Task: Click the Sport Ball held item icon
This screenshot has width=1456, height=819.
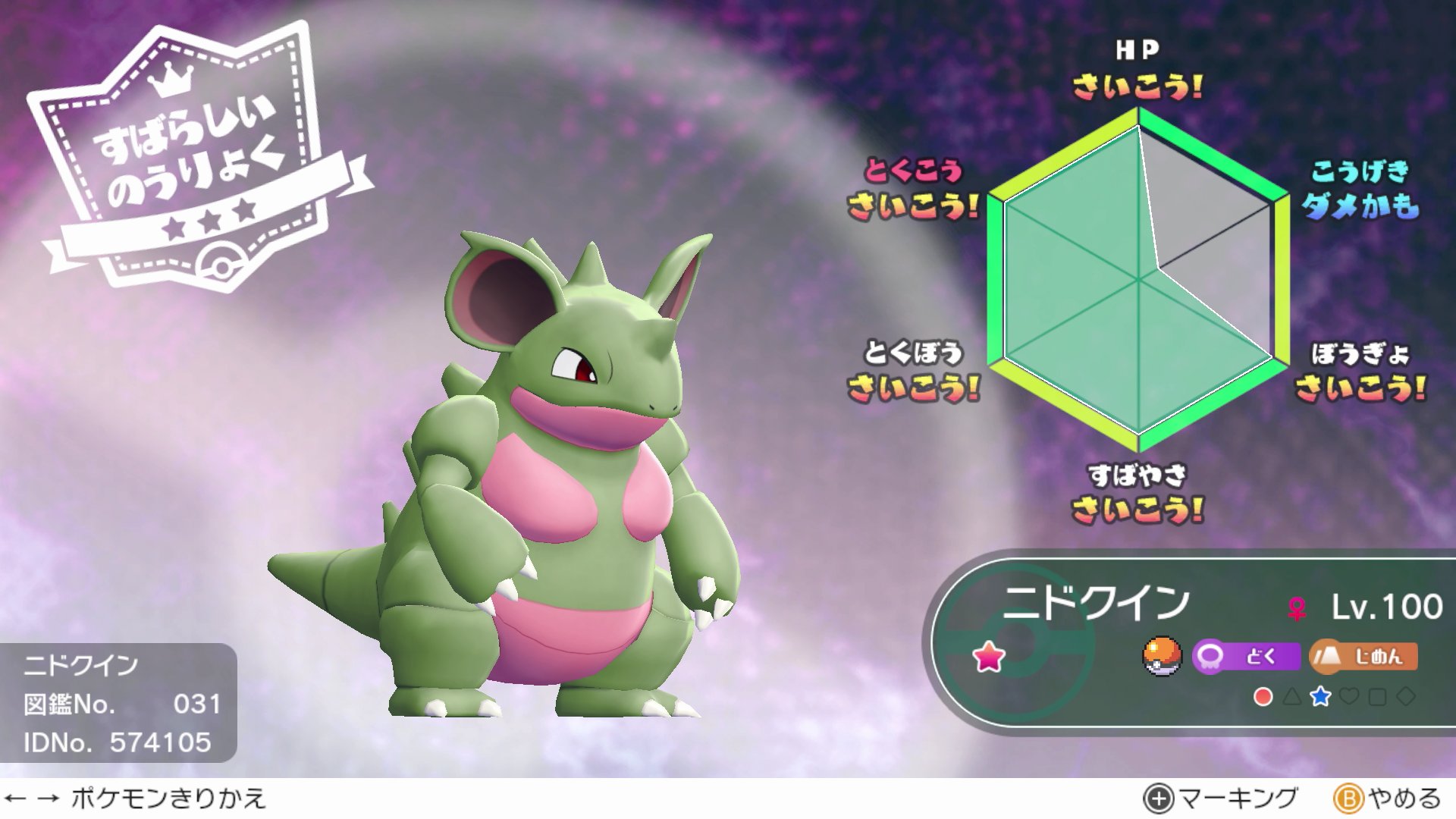Action: pos(1163,657)
